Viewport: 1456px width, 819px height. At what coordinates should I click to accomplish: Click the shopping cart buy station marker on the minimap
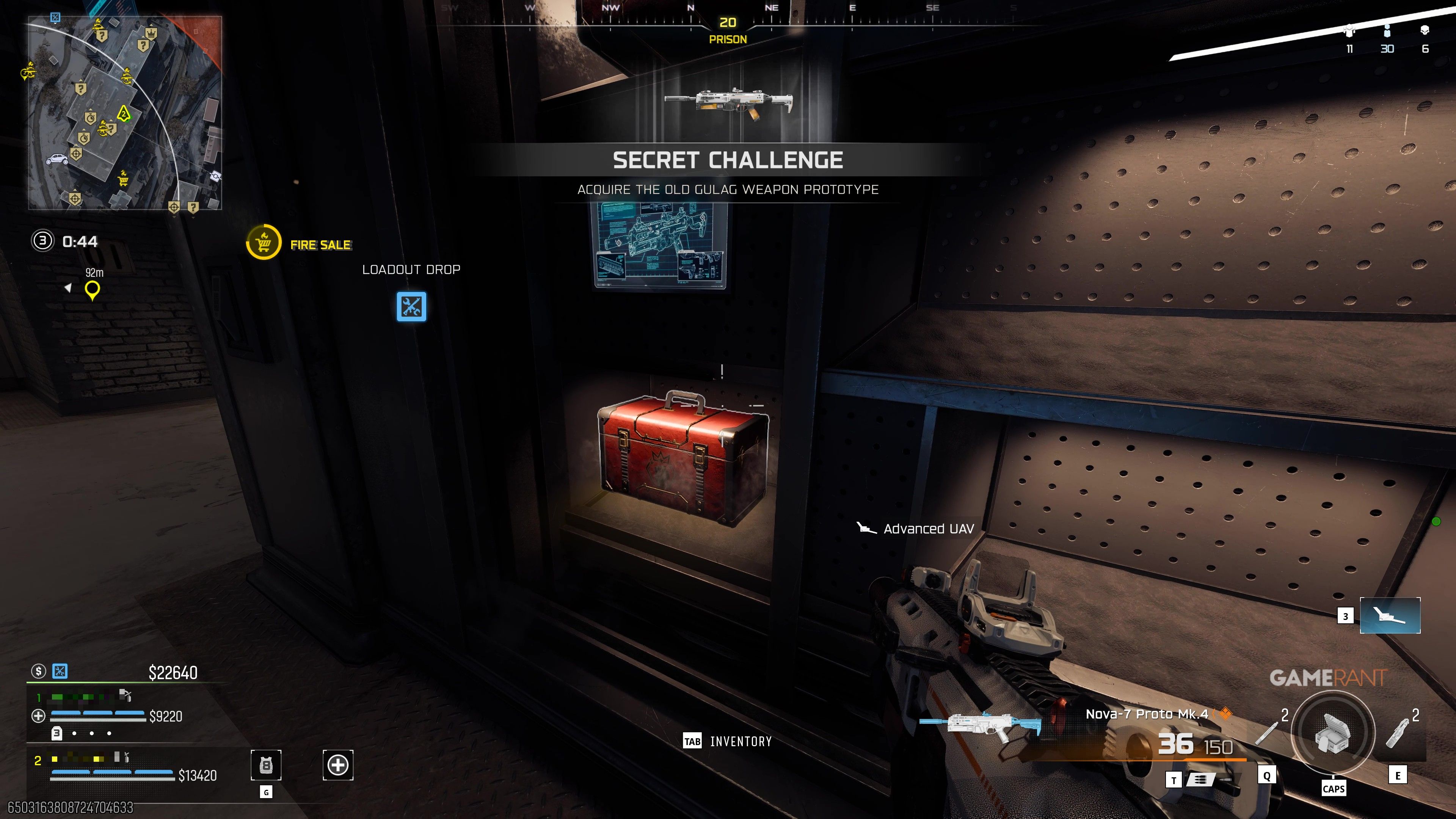(x=123, y=182)
